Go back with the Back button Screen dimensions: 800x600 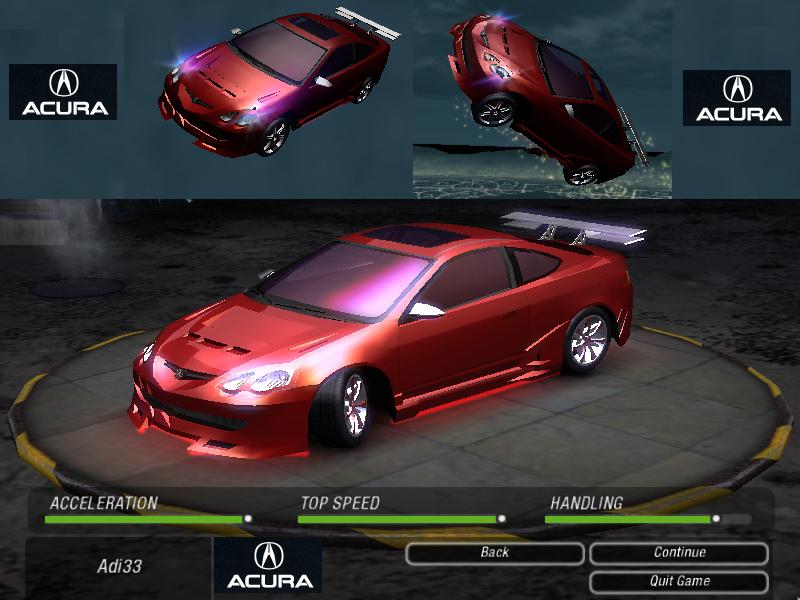494,553
